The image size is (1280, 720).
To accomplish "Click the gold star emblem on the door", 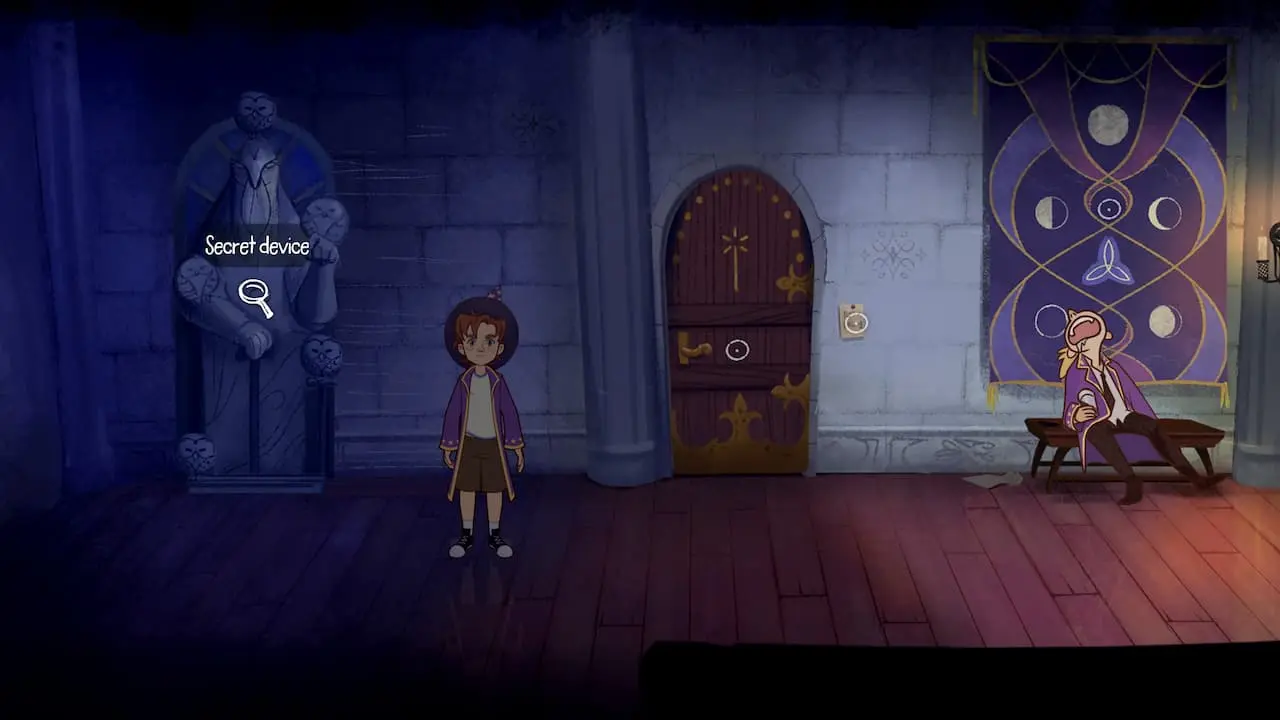I will point(737,241).
